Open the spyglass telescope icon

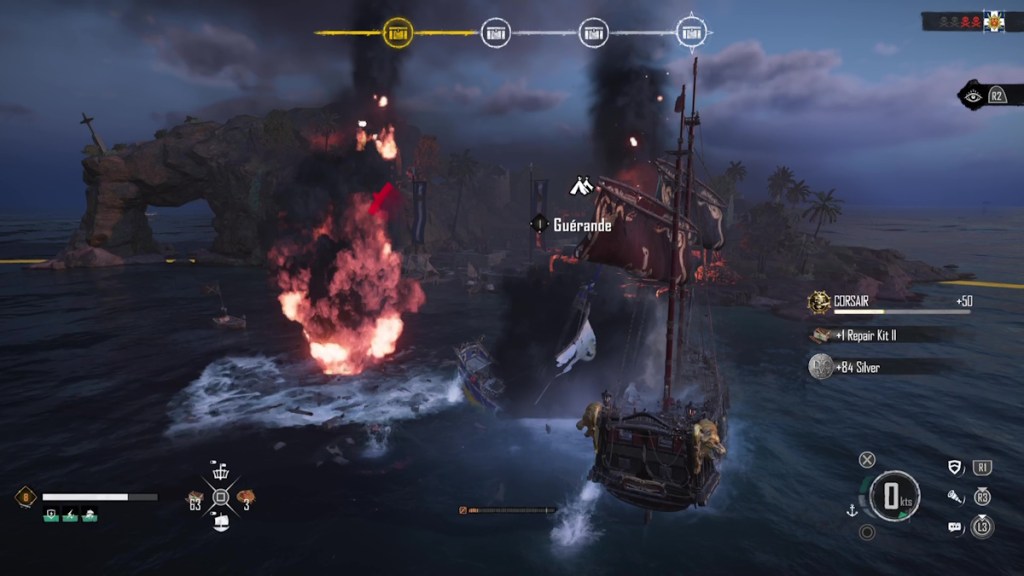click(956, 496)
